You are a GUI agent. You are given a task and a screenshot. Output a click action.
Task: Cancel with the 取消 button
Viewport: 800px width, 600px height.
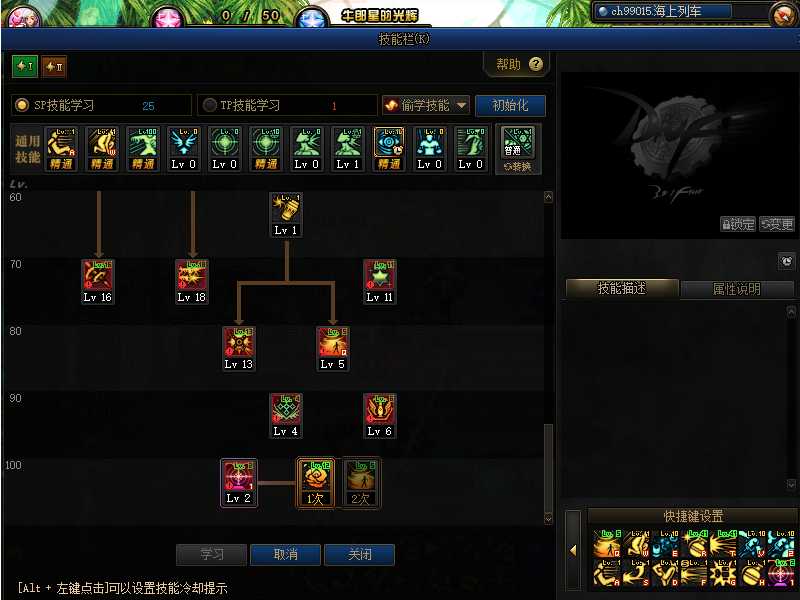pos(285,555)
